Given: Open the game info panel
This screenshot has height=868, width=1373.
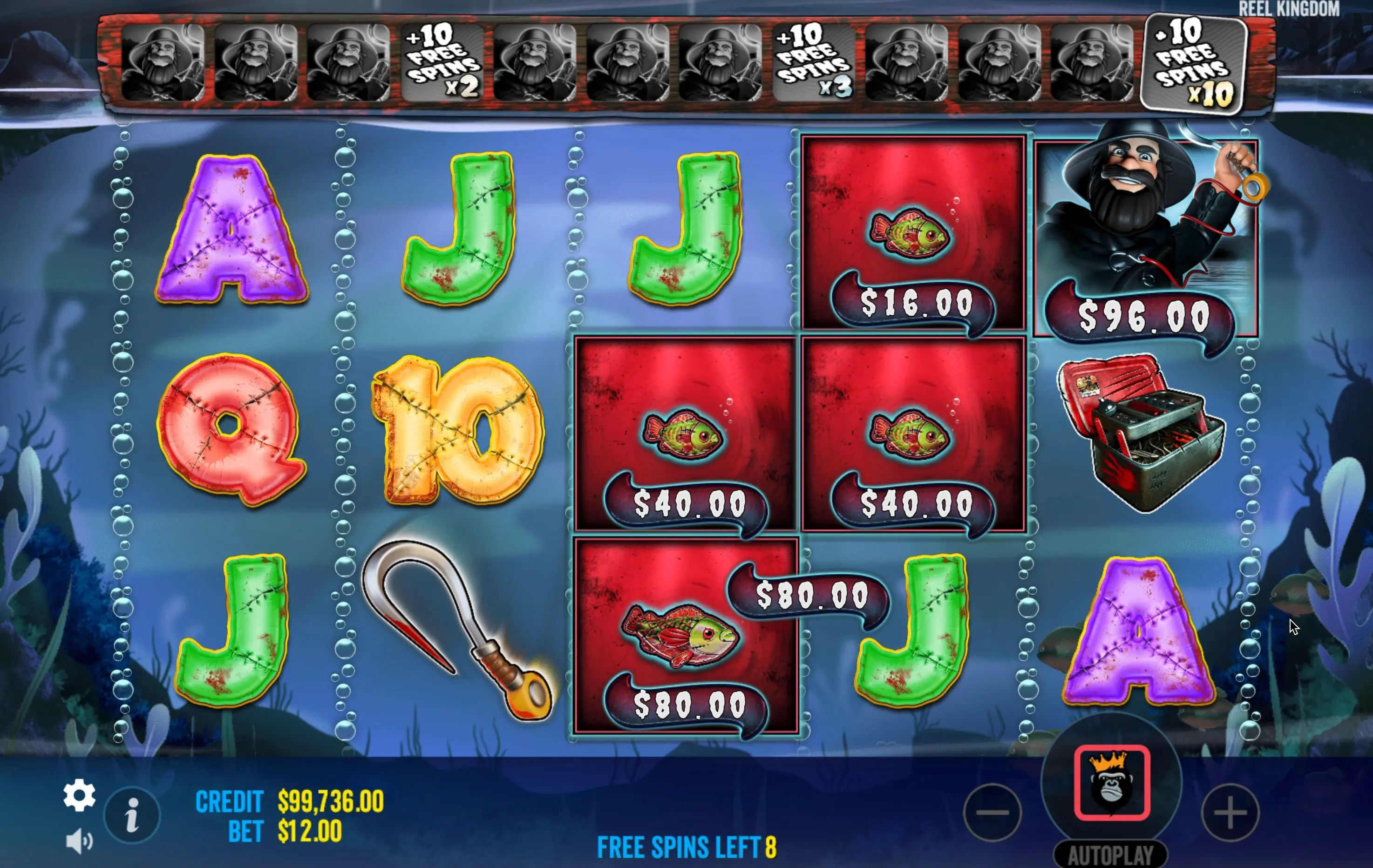Looking at the screenshot, I should (x=132, y=815).
